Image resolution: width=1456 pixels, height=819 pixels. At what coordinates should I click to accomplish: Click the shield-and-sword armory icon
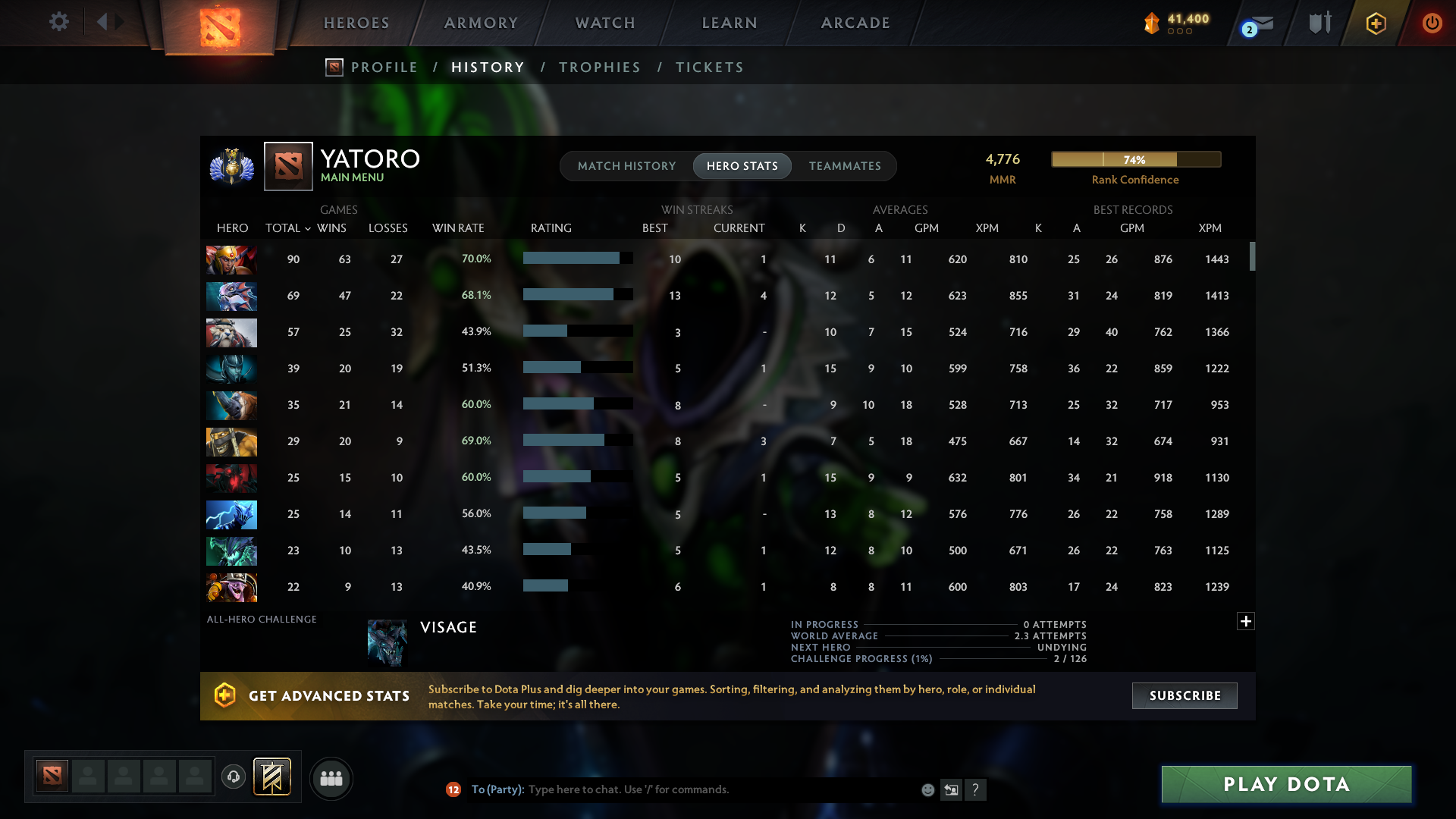pos(1319,23)
